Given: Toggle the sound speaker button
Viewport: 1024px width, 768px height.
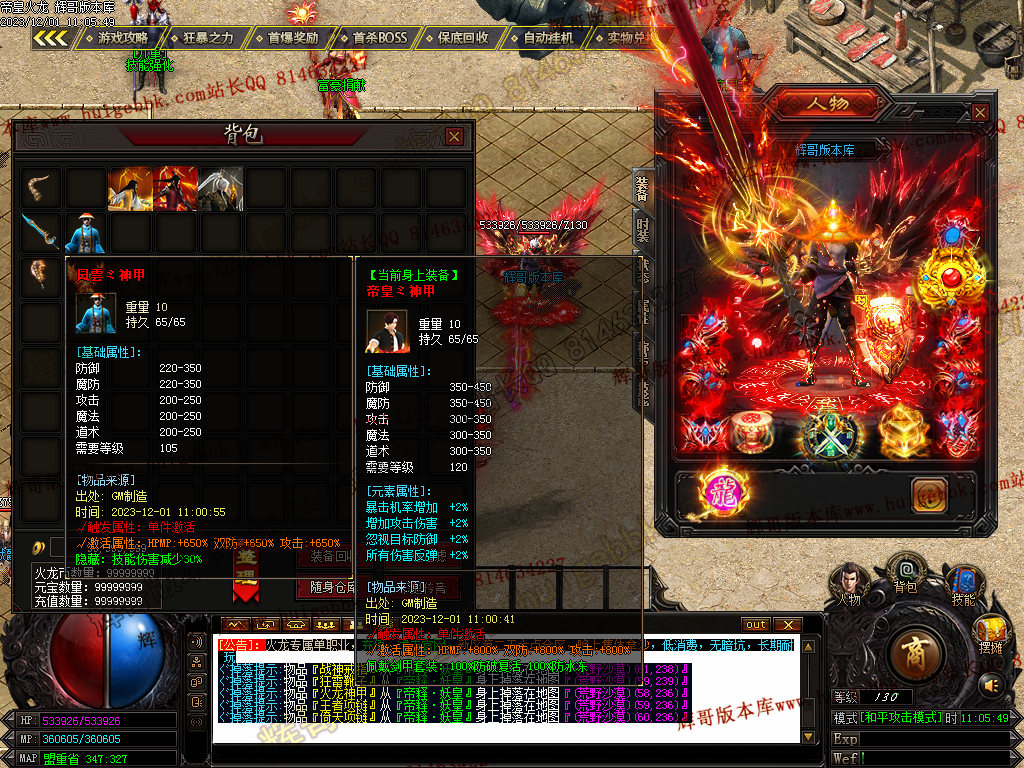Looking at the screenshot, I should [991, 685].
